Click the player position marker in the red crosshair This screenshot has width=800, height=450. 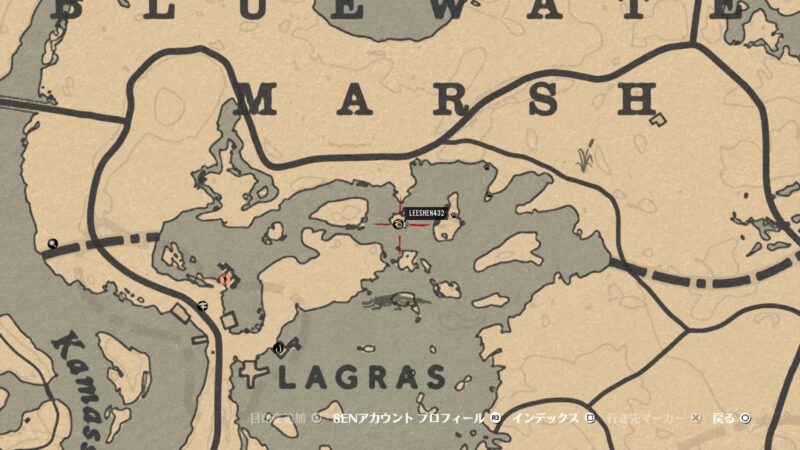[397, 225]
